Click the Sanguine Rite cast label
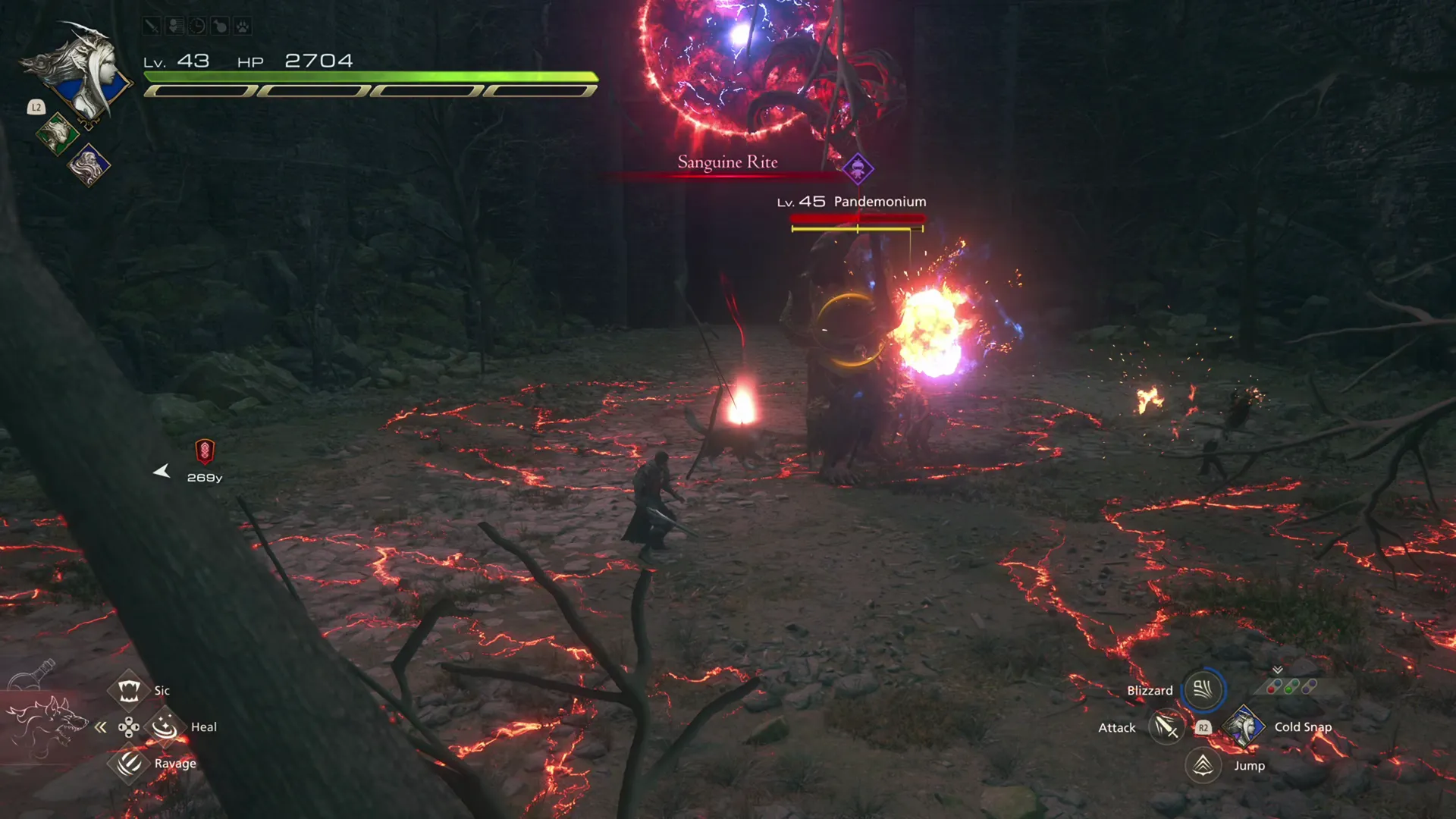This screenshot has width=1456, height=819. pos(727,162)
